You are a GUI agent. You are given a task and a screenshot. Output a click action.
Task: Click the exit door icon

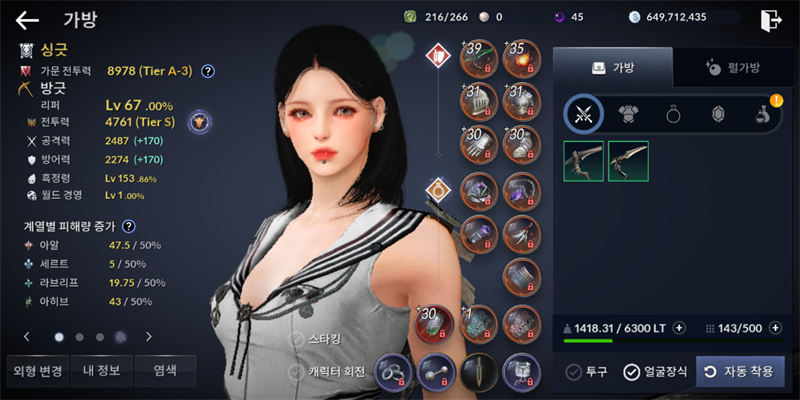770,19
